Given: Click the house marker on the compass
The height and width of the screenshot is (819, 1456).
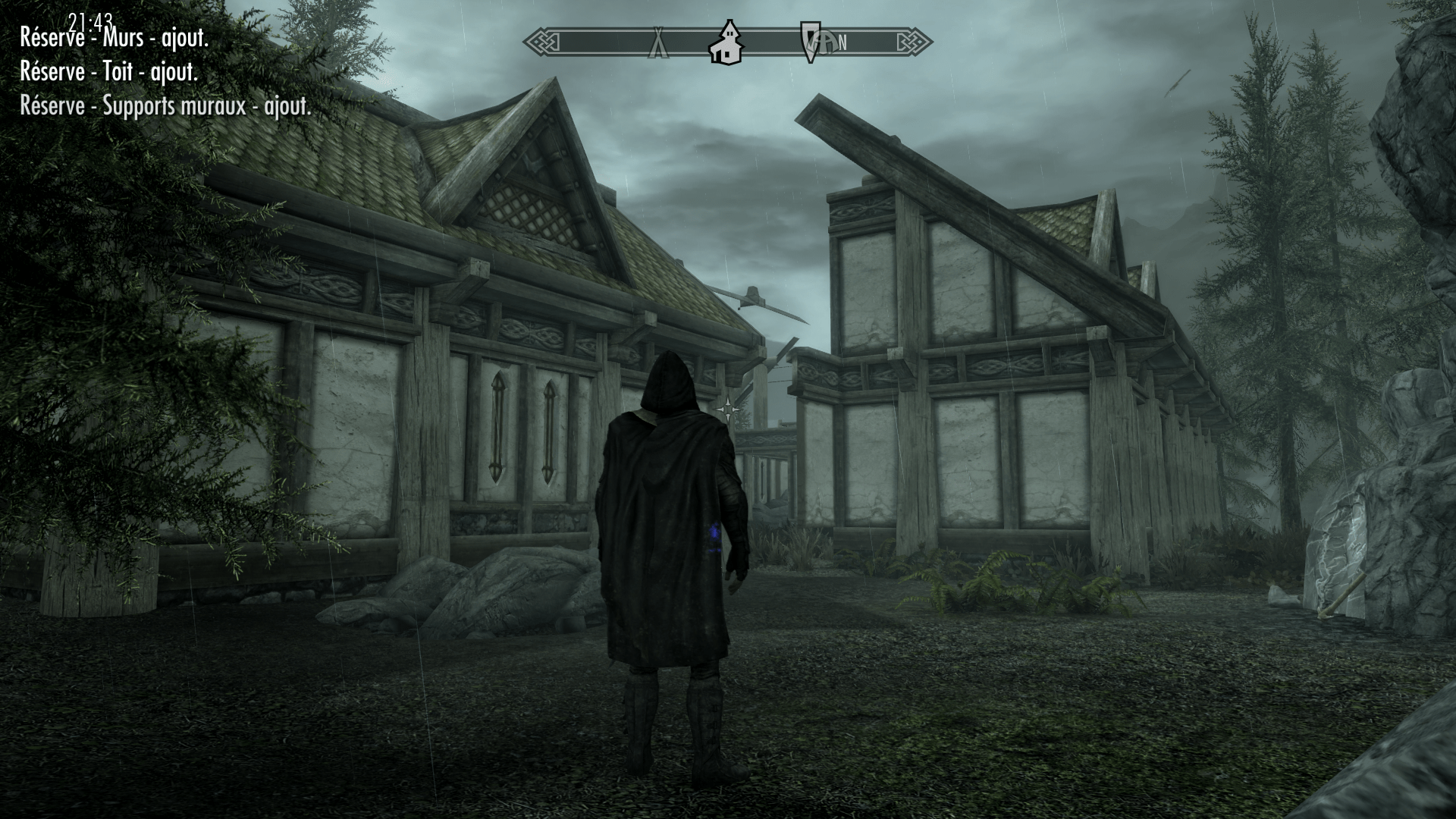Looking at the screenshot, I should click(726, 42).
